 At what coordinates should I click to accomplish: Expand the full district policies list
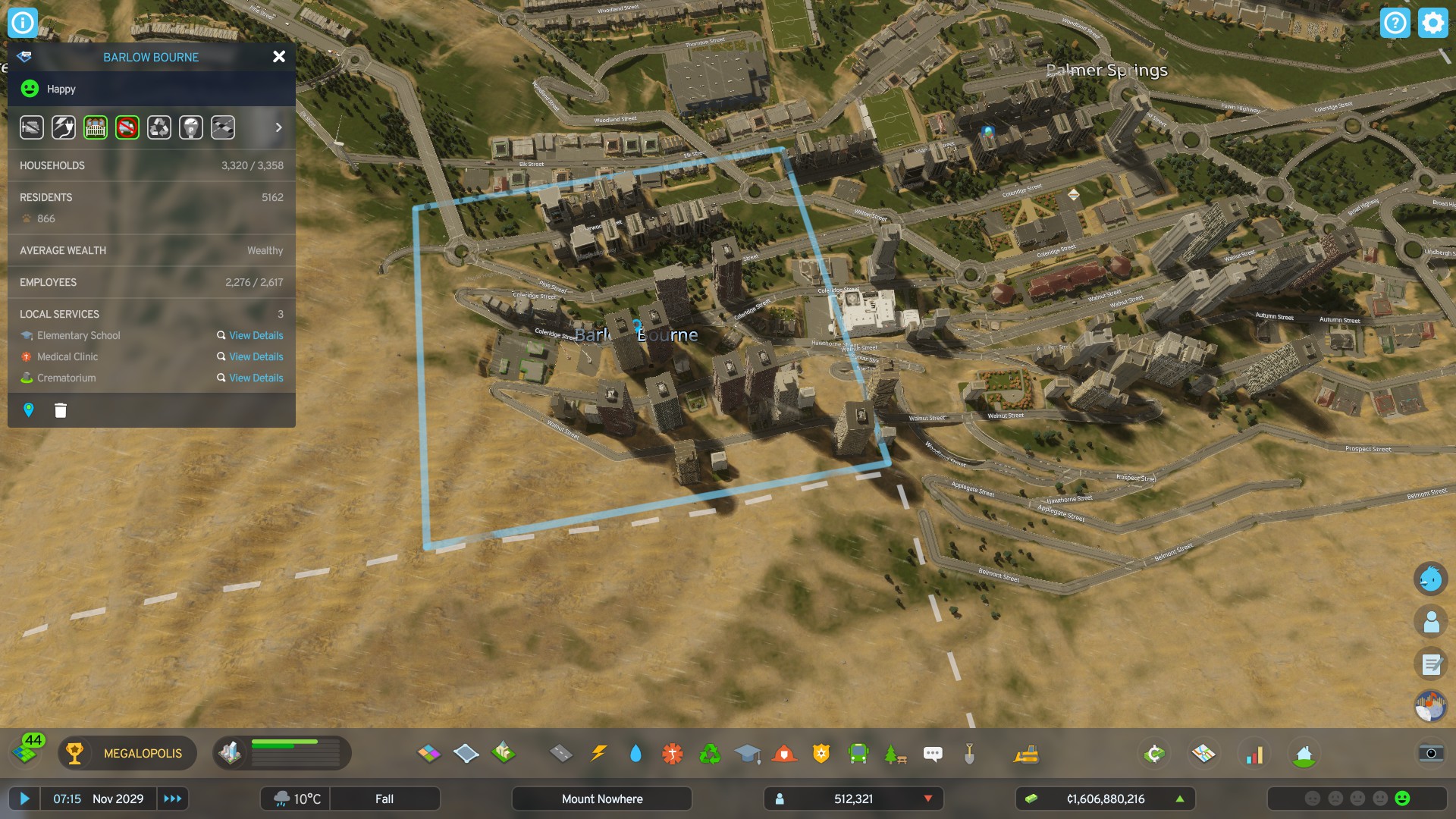click(278, 127)
